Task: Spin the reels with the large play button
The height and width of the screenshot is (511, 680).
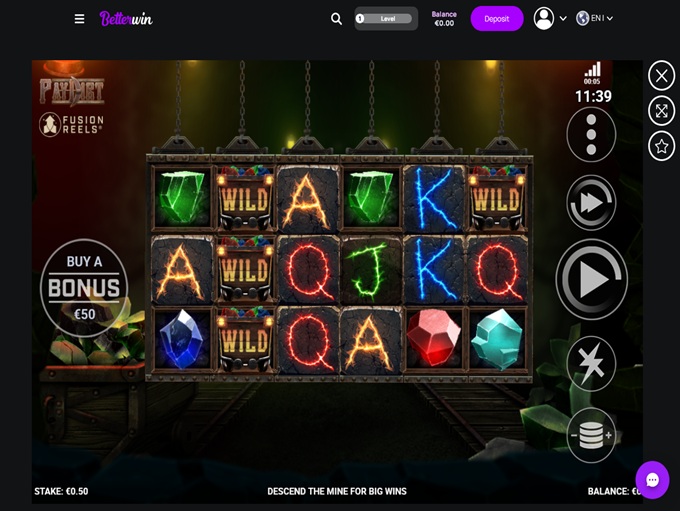Action: pos(591,280)
